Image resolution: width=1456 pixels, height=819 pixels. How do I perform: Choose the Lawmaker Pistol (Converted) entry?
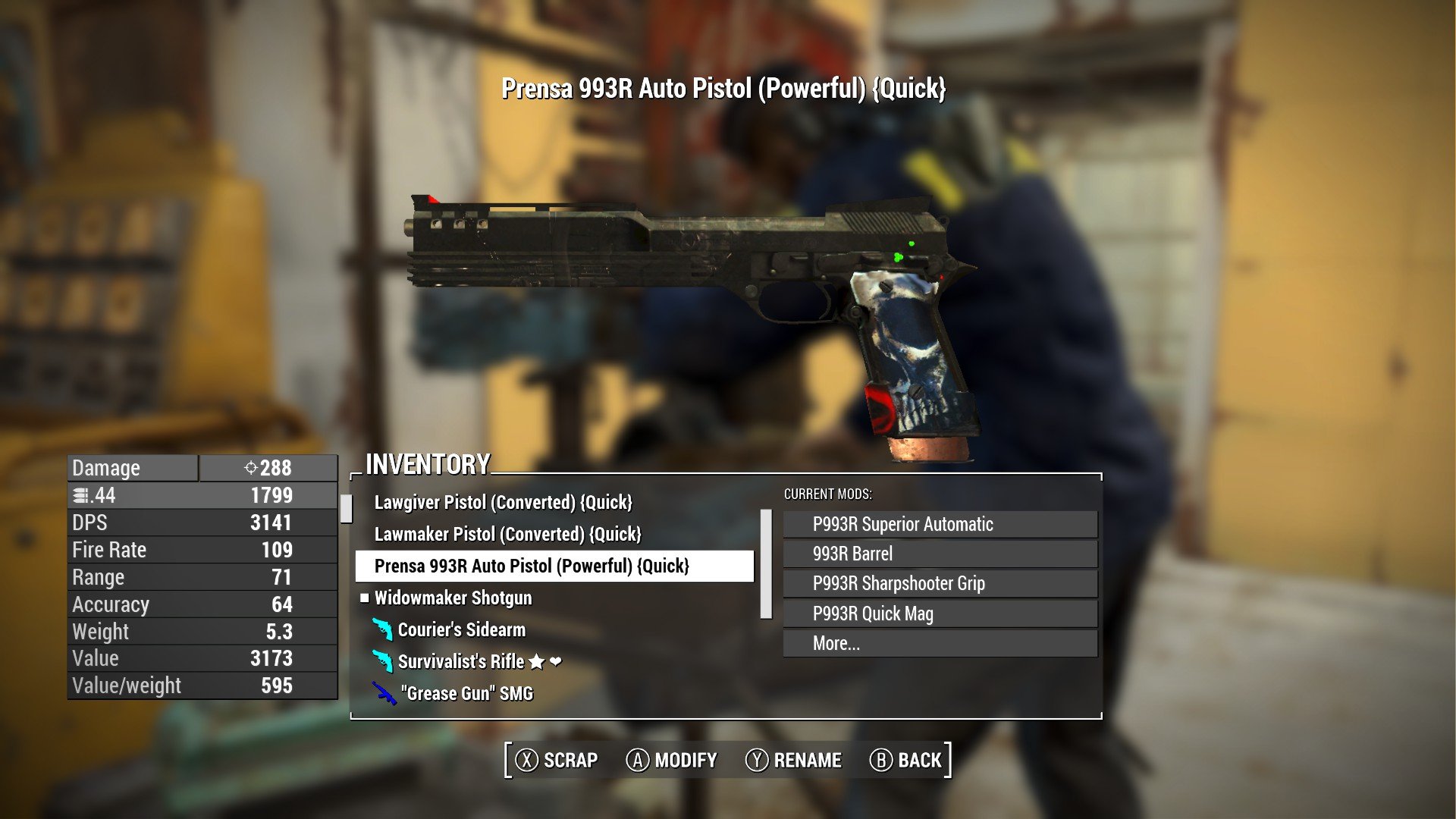(x=507, y=534)
